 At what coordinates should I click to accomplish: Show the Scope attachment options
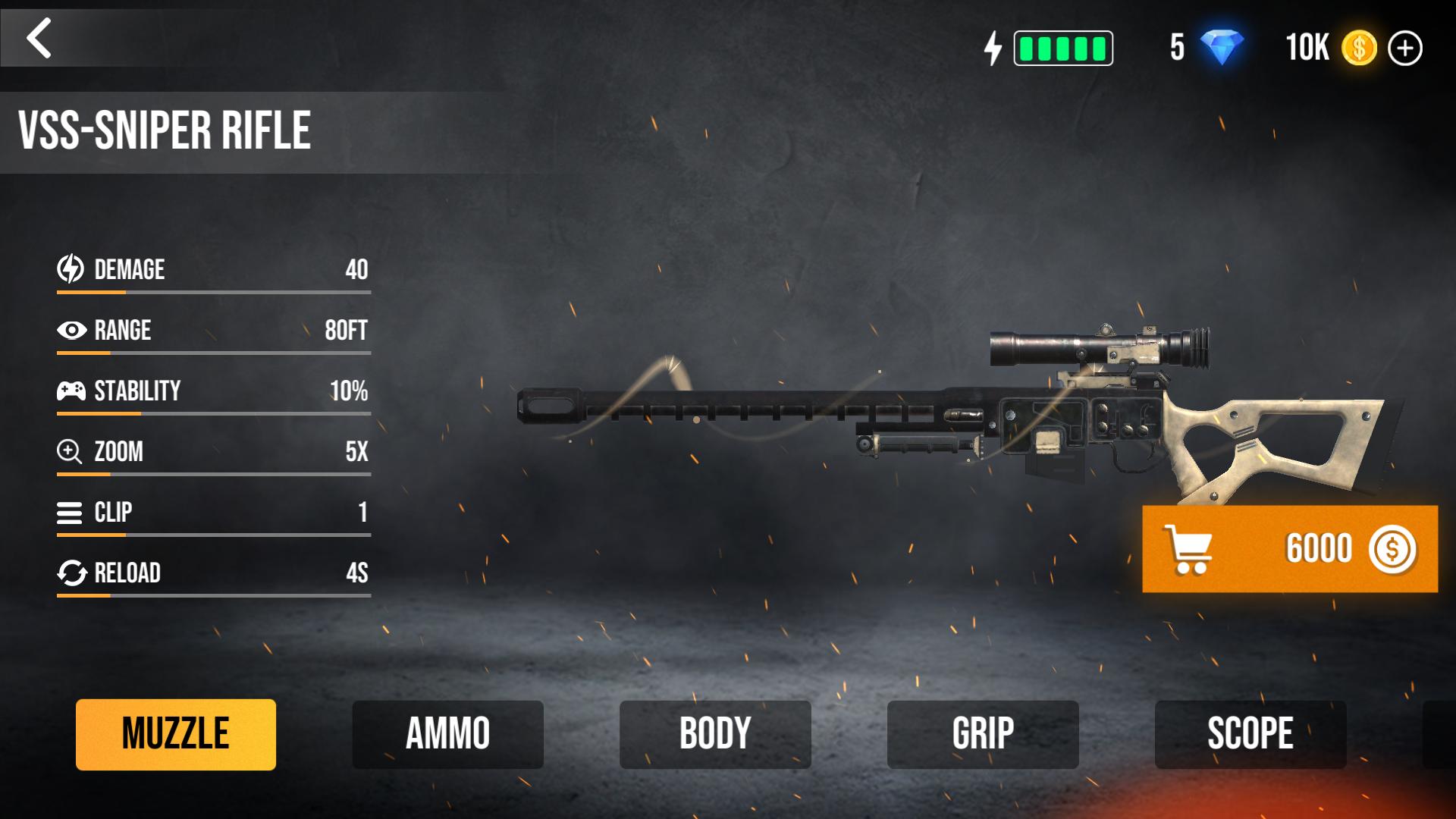click(1250, 734)
